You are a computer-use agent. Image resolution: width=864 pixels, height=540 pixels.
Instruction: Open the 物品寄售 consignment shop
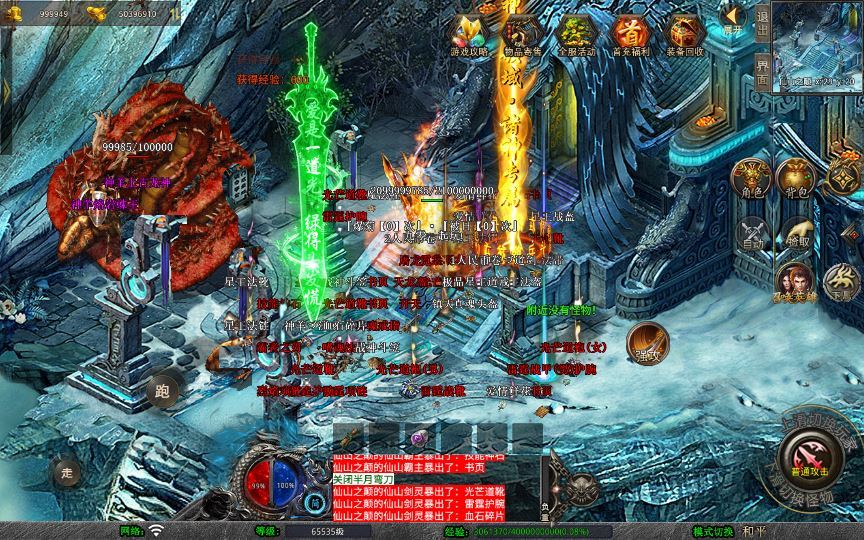click(x=520, y=32)
